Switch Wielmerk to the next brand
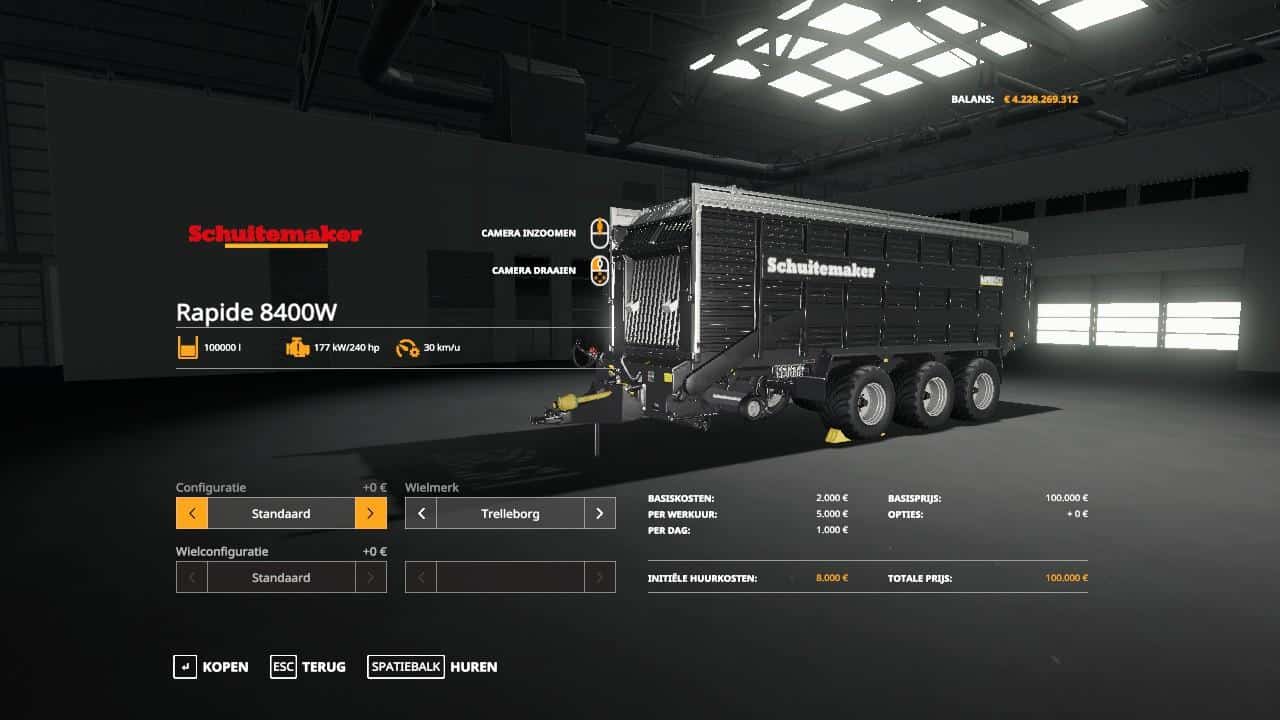 (x=599, y=514)
